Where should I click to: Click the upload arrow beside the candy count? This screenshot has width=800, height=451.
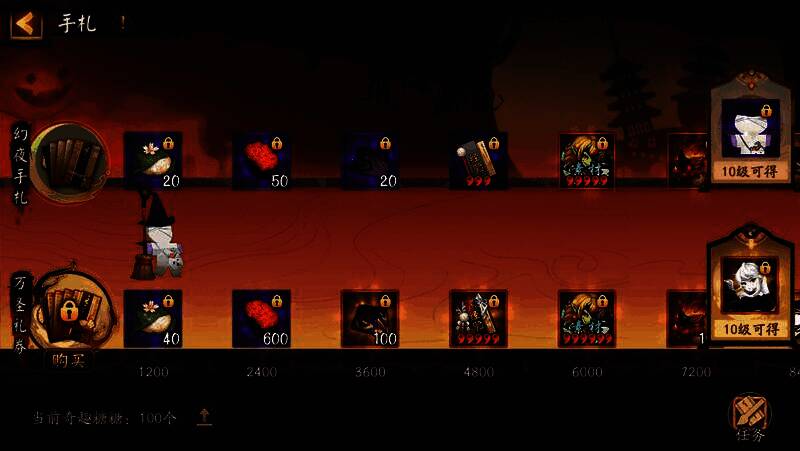pos(204,416)
